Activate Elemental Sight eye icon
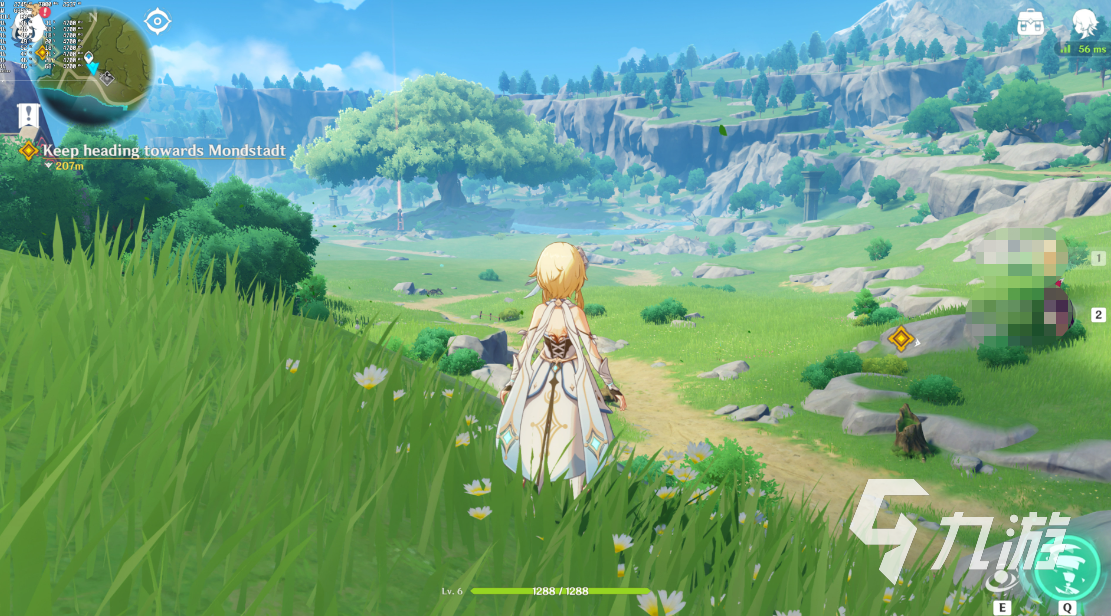The width and height of the screenshot is (1111, 616). pyautogui.click(x=157, y=20)
